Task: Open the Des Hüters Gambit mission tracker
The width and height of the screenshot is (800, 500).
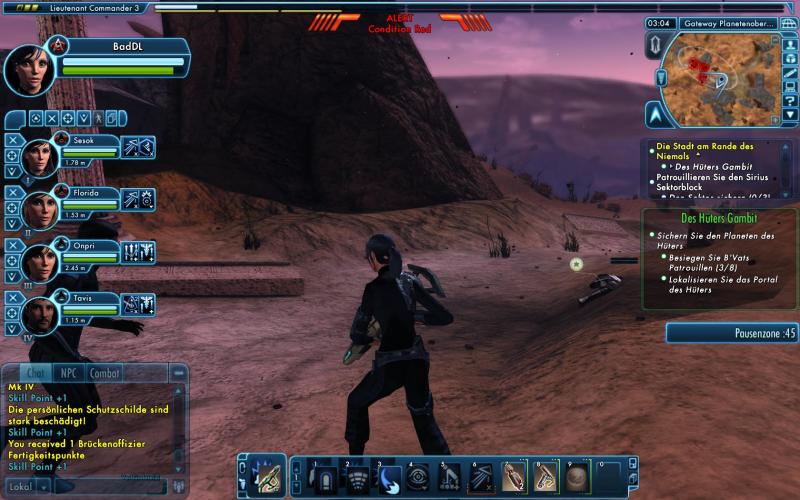Action: (x=718, y=217)
